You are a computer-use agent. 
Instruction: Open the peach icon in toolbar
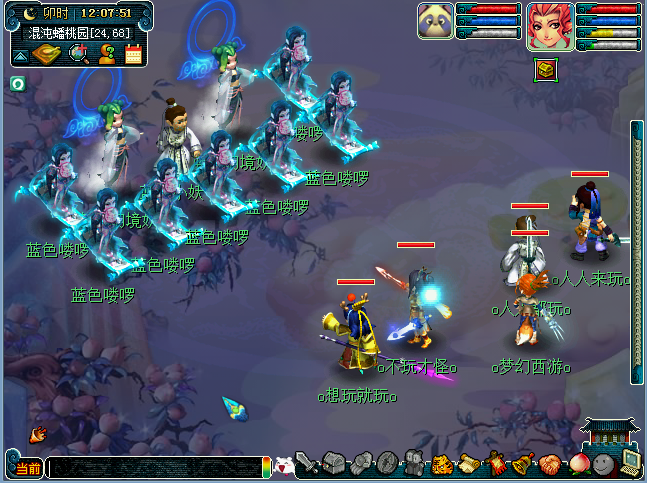tap(576, 463)
